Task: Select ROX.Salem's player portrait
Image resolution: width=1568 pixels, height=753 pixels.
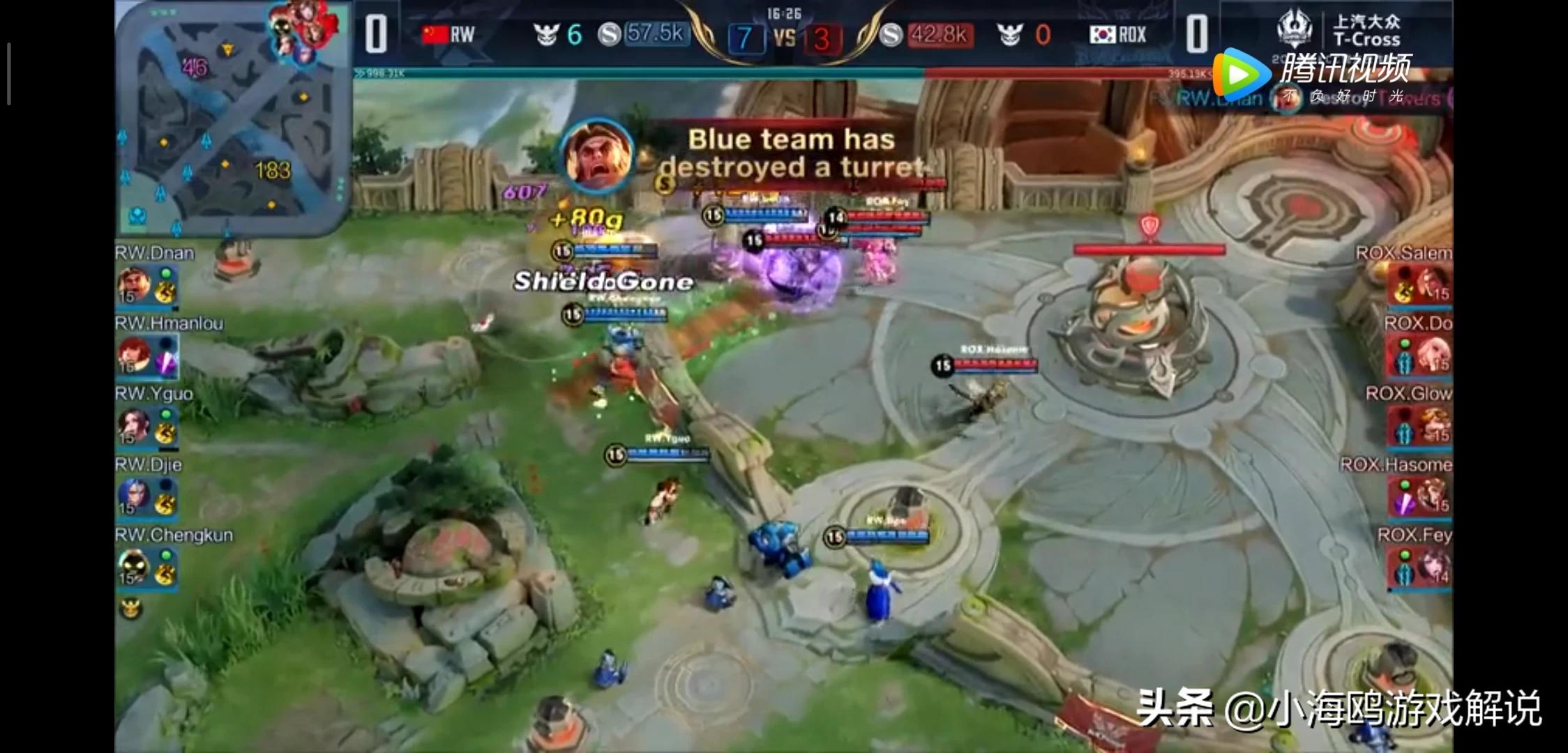Action: [x=1431, y=284]
